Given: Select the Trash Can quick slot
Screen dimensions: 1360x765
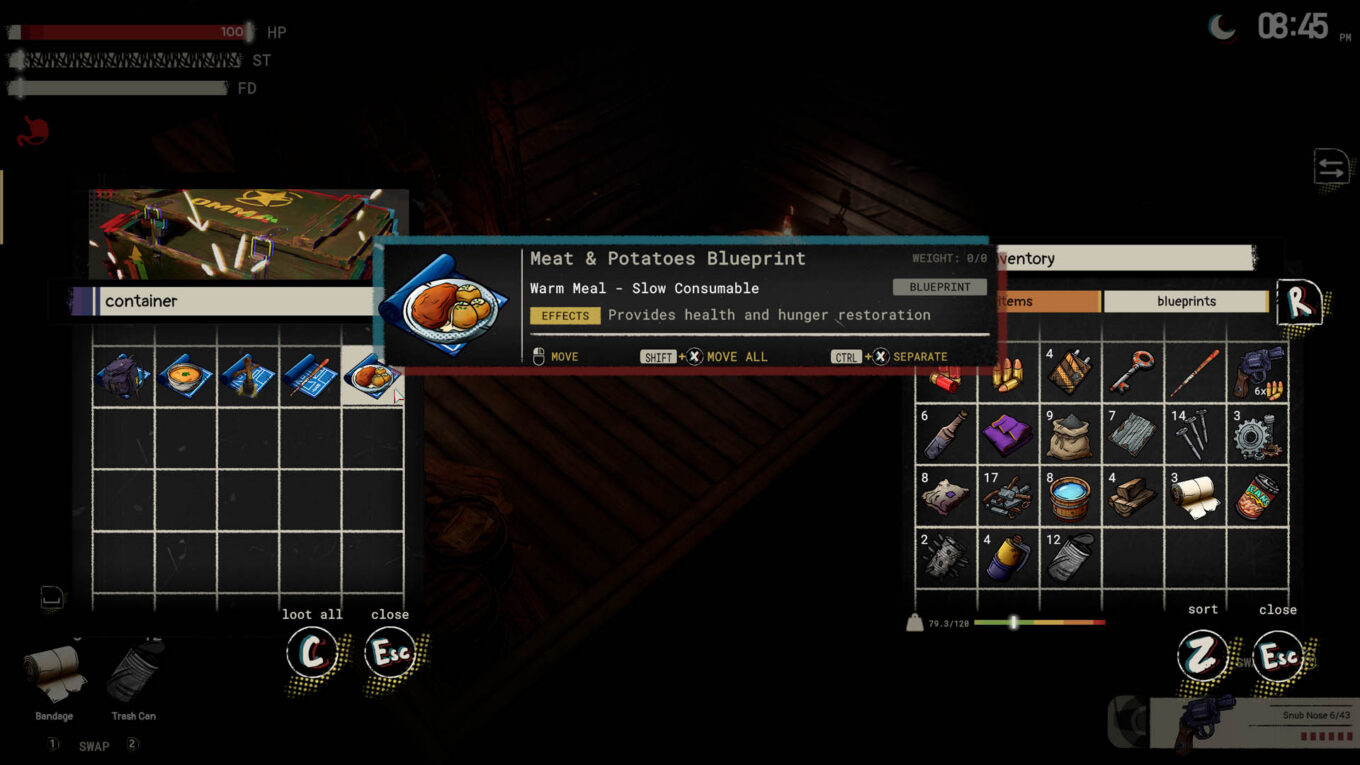Looking at the screenshot, I should click(133, 677).
